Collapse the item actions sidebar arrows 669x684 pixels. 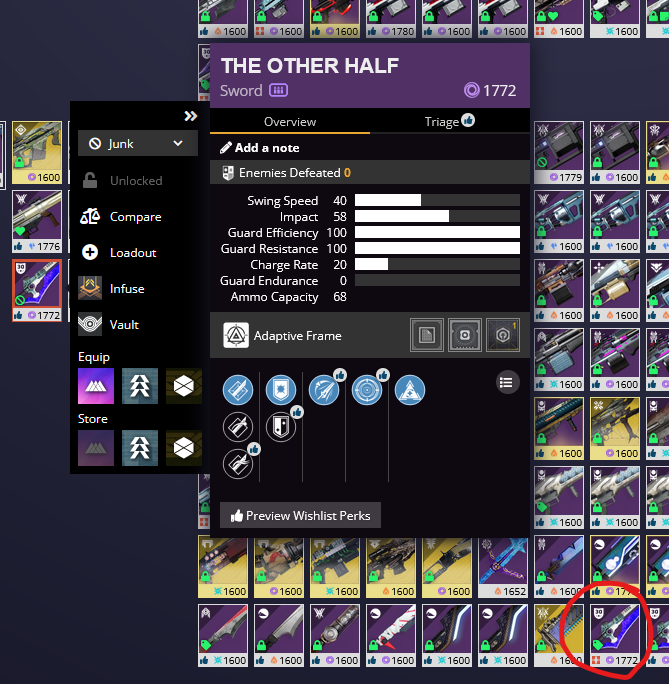click(191, 116)
